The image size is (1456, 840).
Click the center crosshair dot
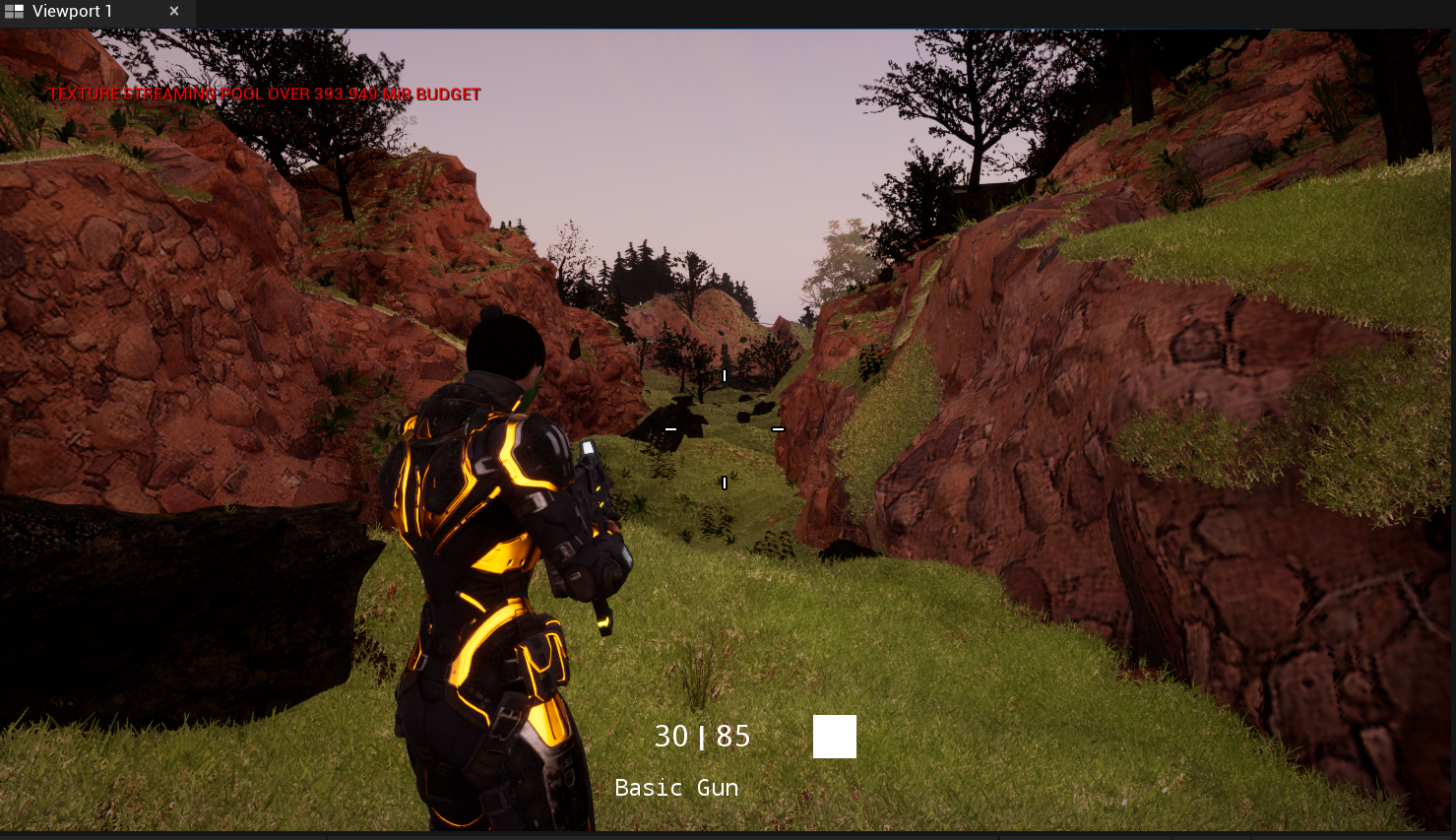click(x=725, y=430)
